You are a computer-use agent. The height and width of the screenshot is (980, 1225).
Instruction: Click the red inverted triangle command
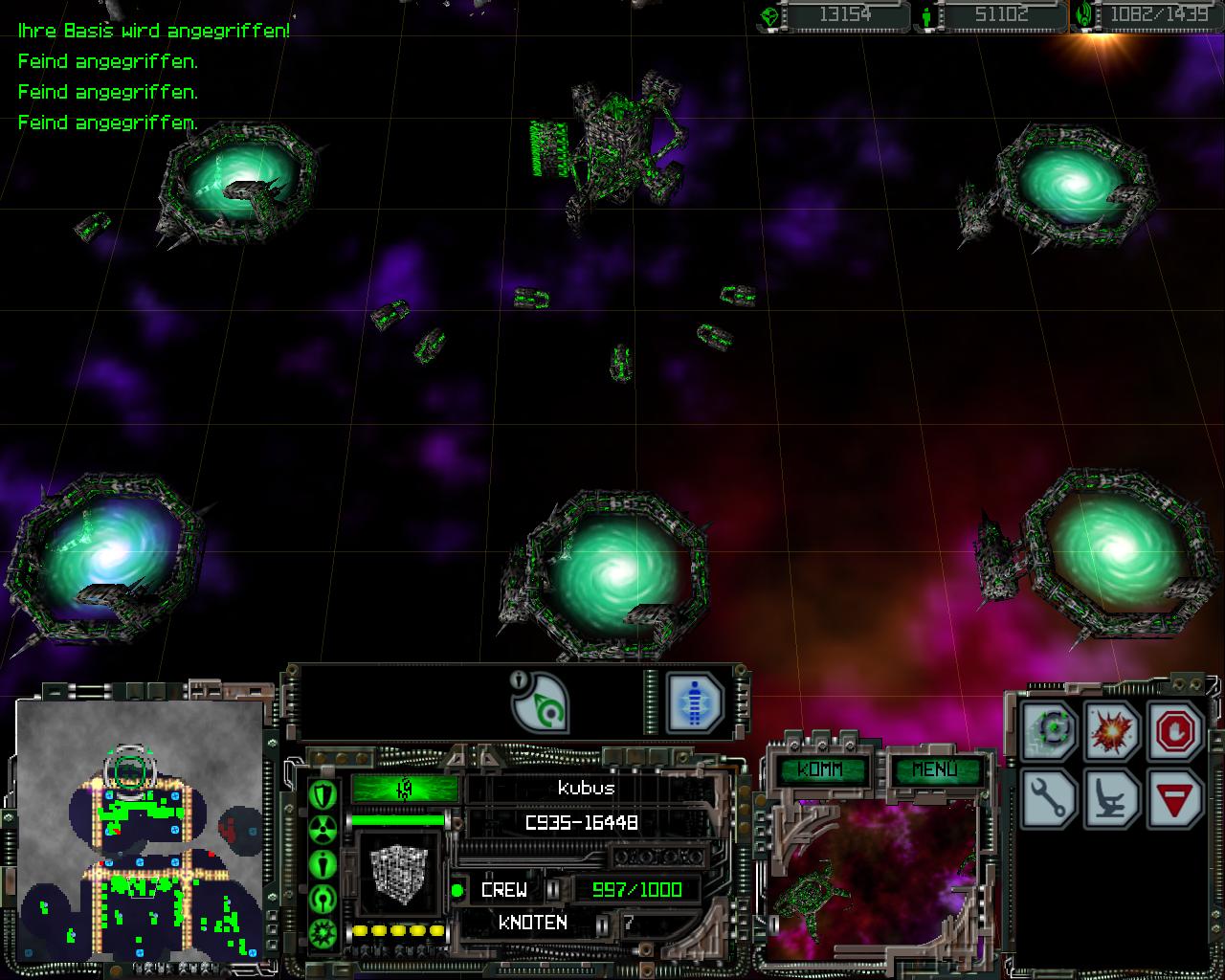[x=1173, y=798]
